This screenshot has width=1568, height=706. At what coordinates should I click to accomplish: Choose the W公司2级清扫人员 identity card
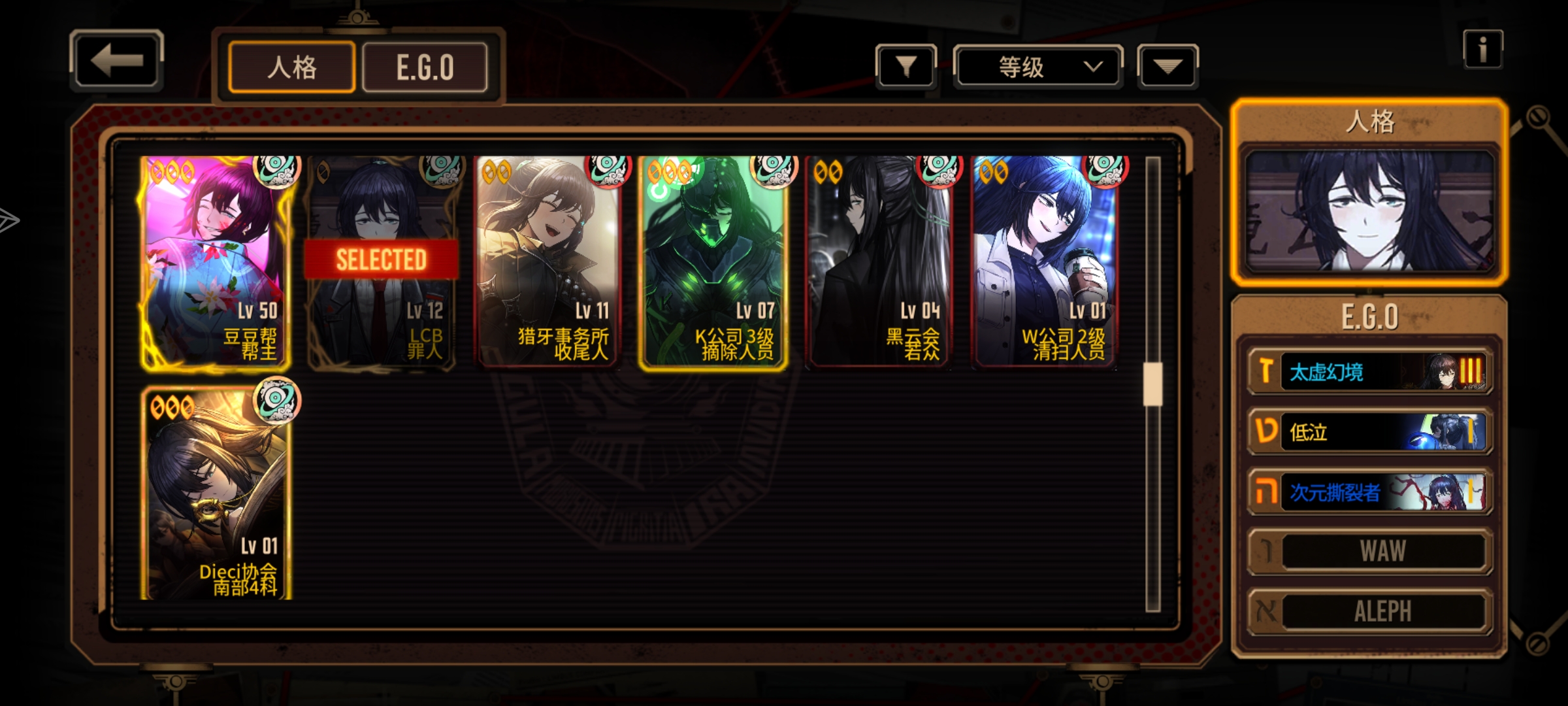point(1045,263)
